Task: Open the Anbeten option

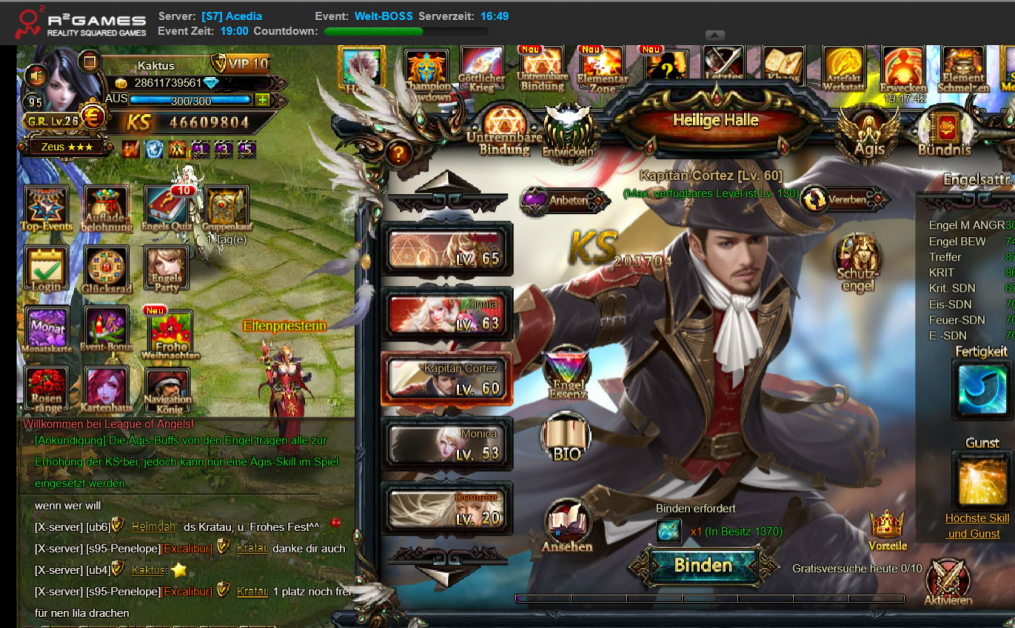Action: (x=563, y=200)
